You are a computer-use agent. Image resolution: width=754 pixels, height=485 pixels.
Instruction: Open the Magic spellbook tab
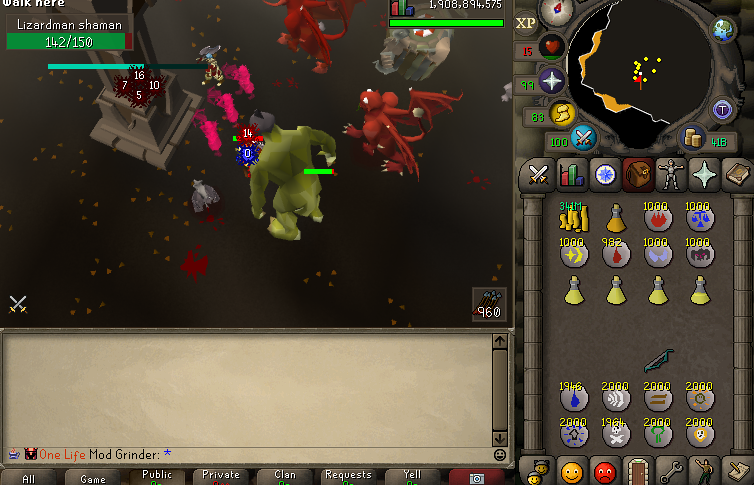coord(737,176)
